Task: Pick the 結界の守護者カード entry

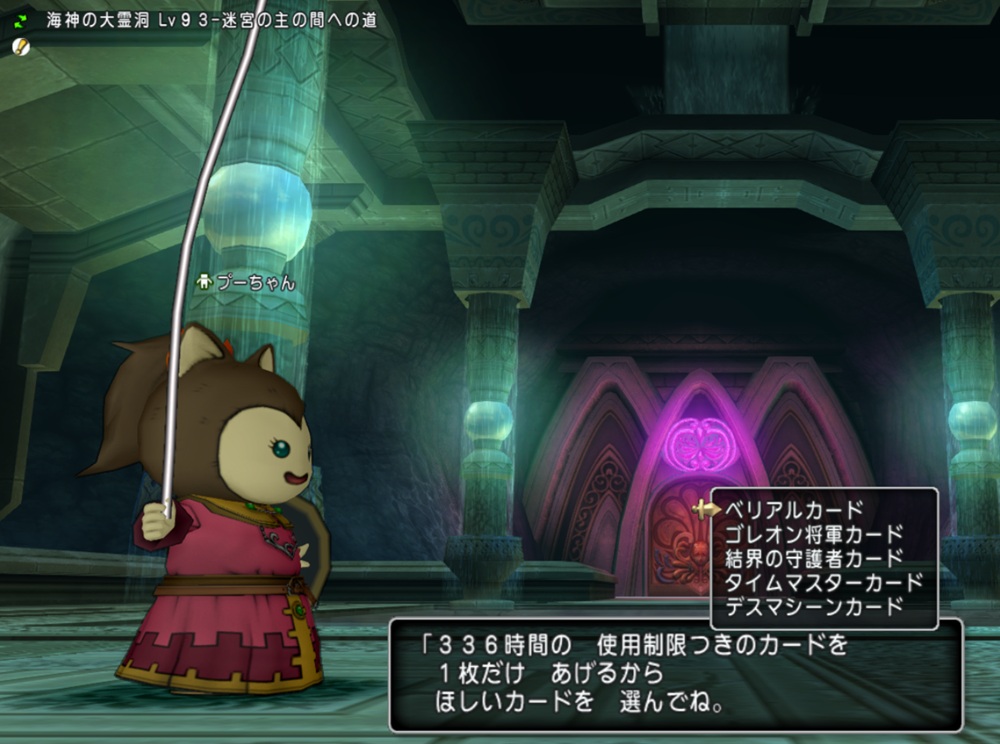Action: point(814,558)
